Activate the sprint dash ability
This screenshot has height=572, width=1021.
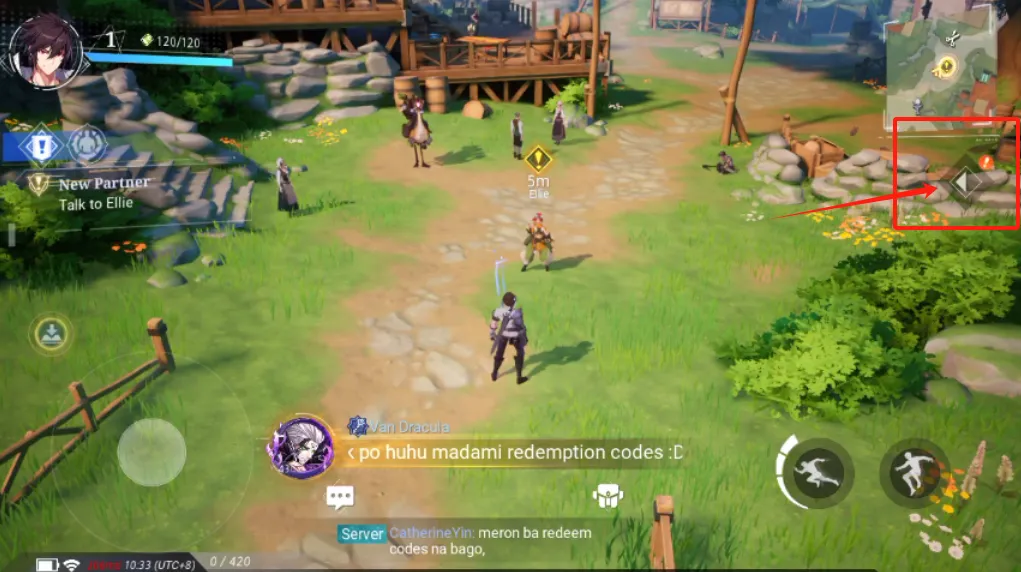pyautogui.click(x=817, y=472)
